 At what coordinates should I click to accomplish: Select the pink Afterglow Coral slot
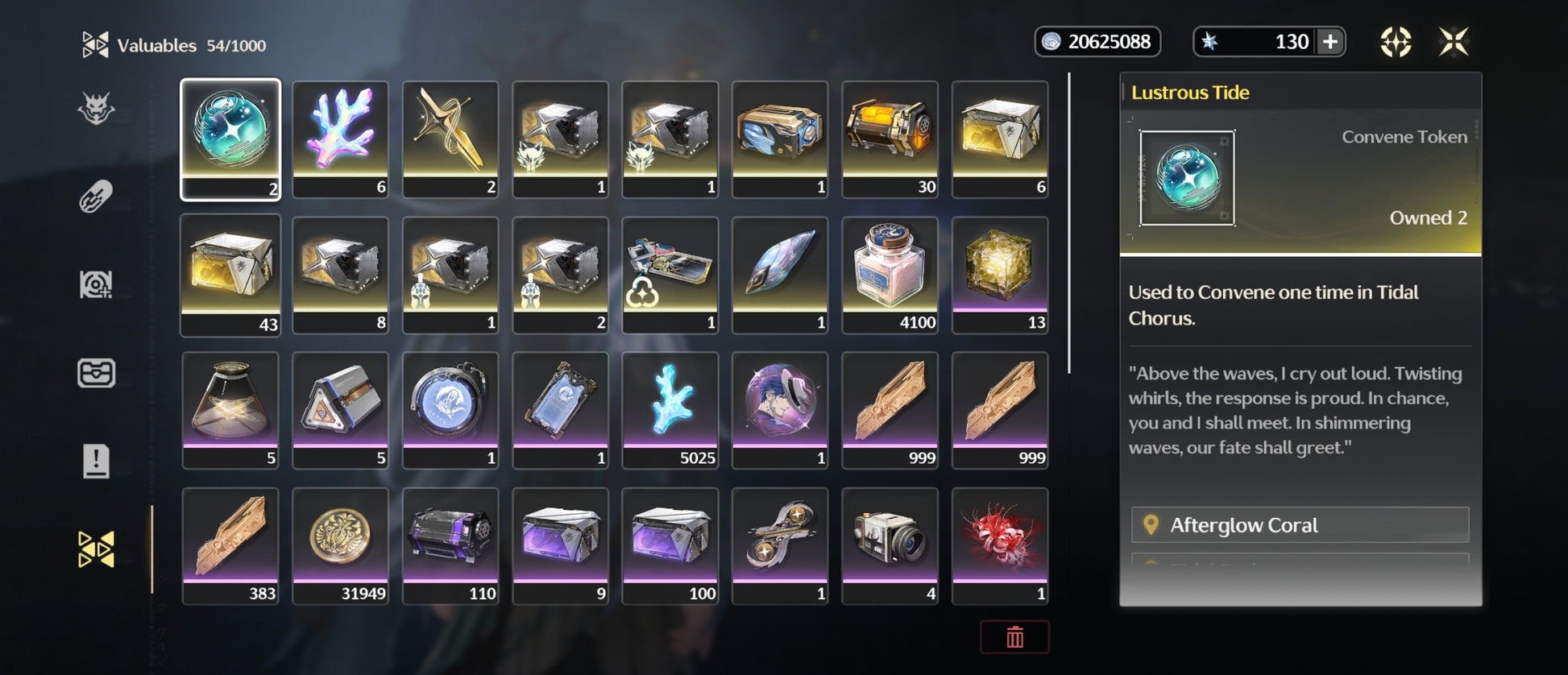[x=340, y=139]
